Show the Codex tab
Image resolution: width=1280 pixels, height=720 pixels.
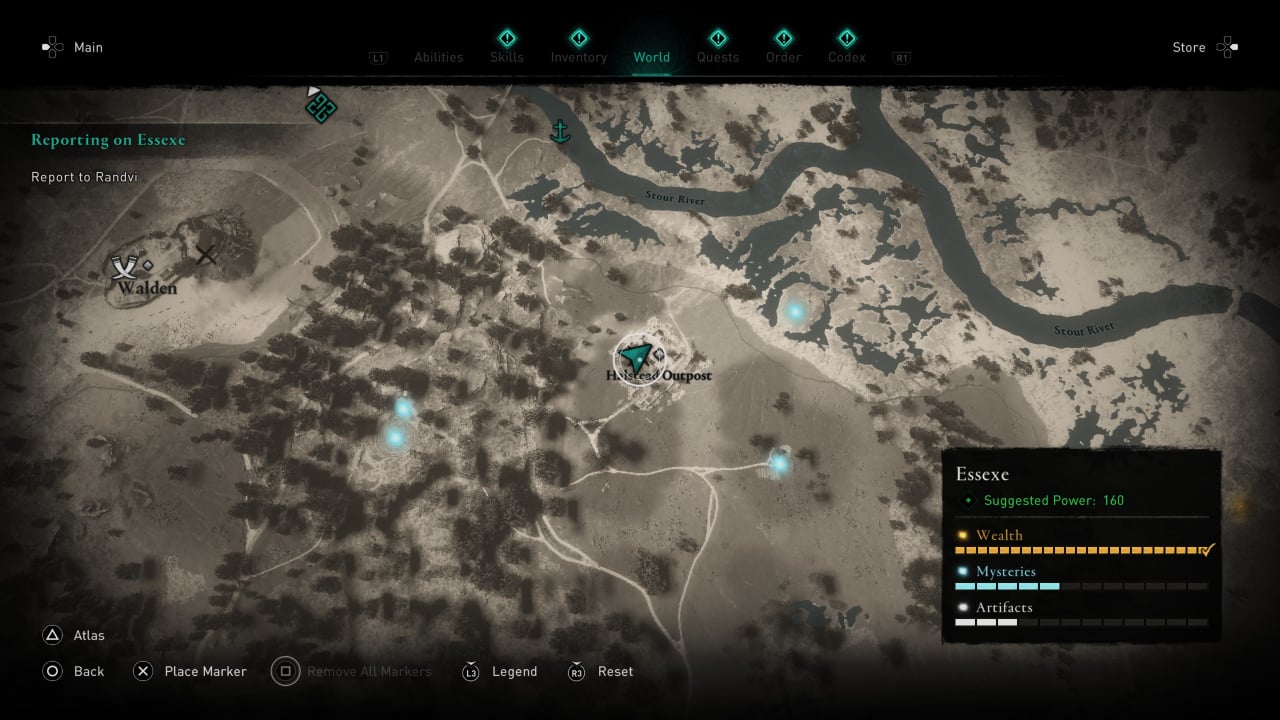[x=846, y=57]
